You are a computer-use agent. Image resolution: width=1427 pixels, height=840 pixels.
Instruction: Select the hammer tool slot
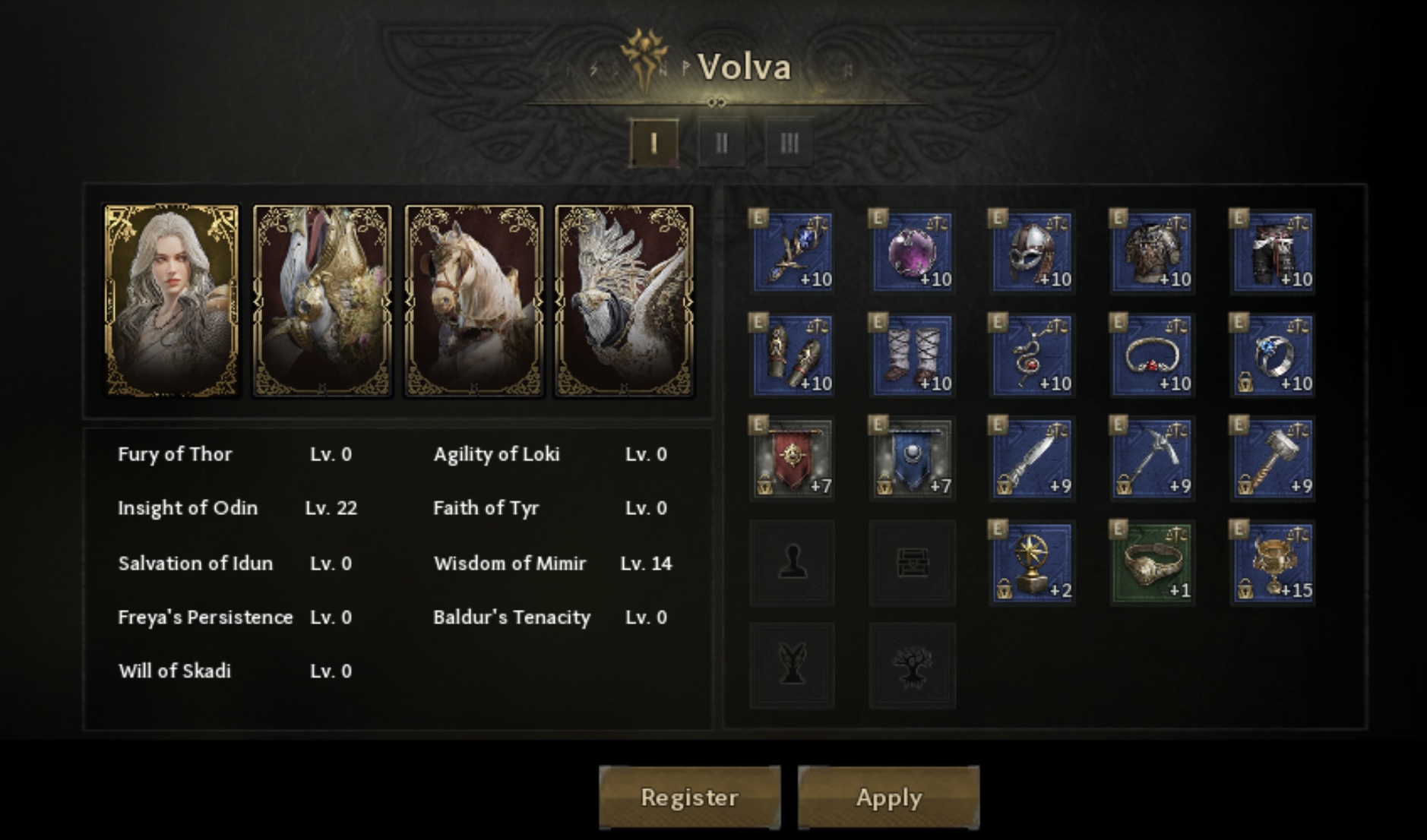coord(1272,459)
